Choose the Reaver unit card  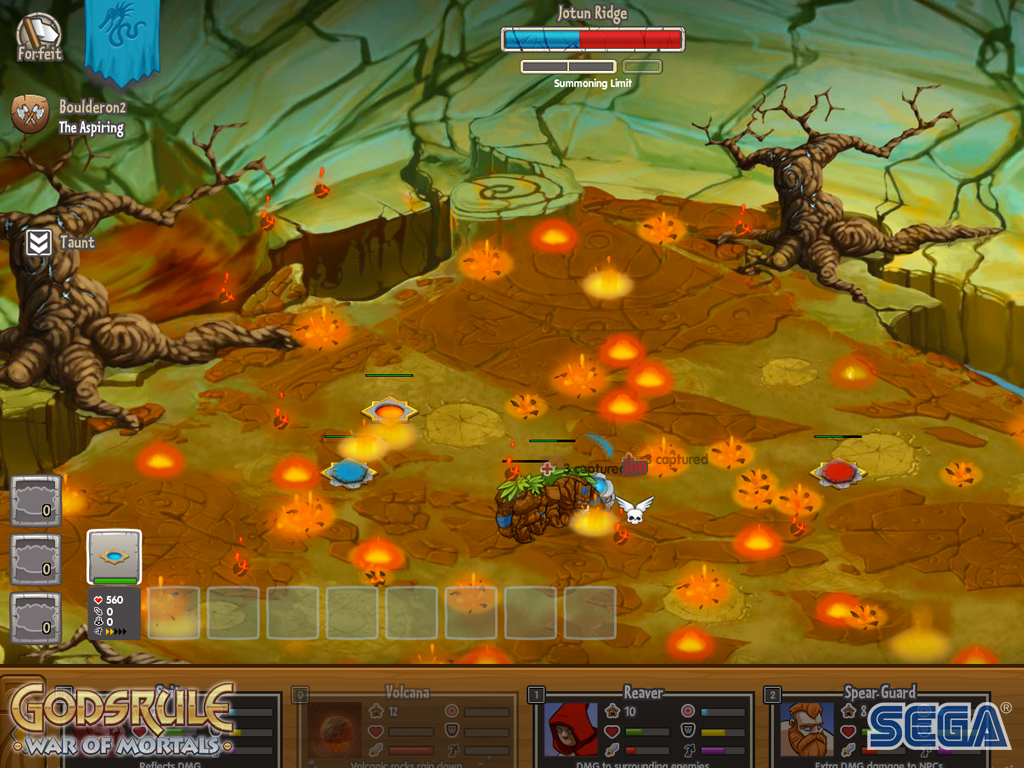click(x=643, y=727)
